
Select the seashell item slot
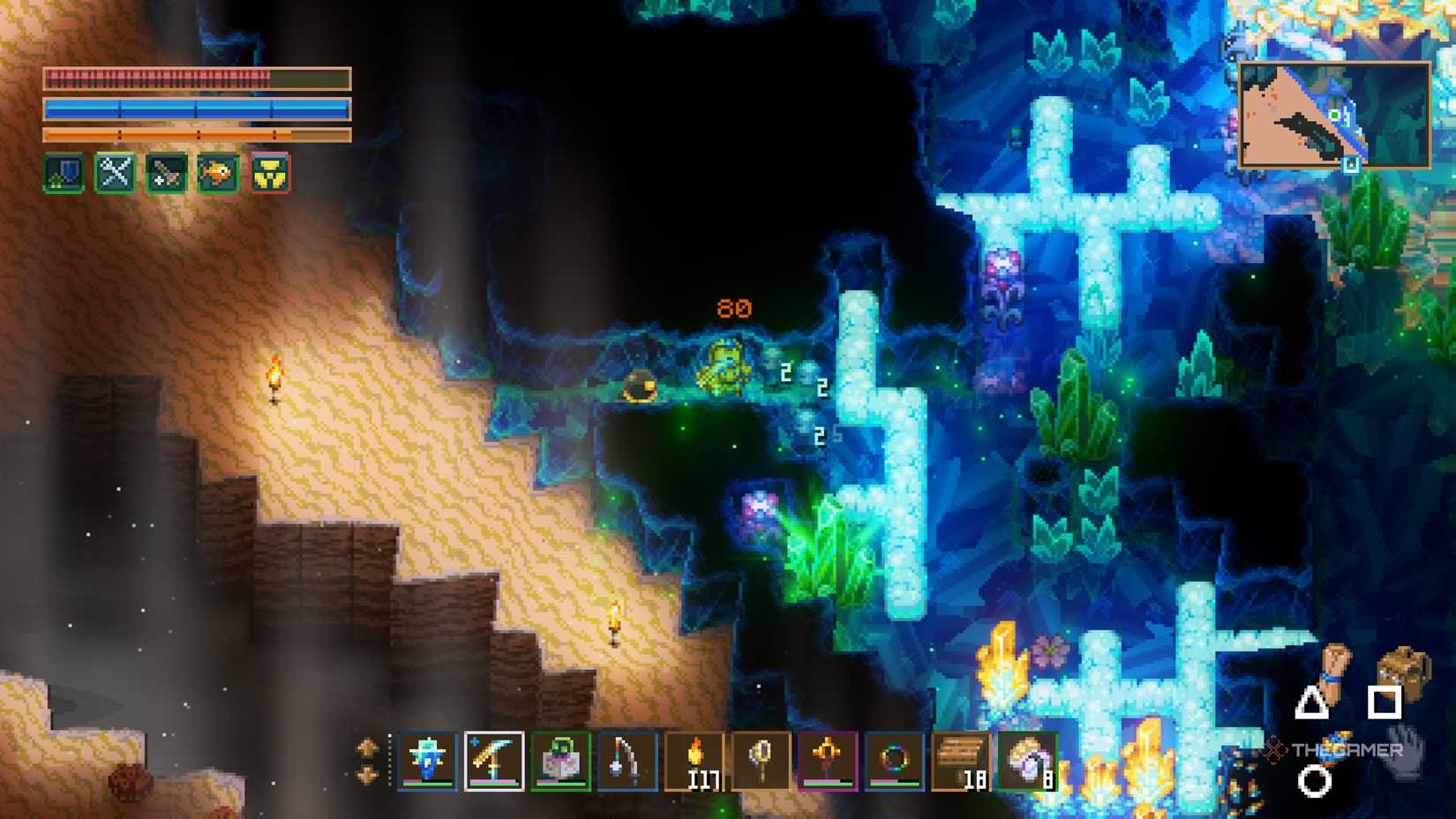tap(1028, 760)
